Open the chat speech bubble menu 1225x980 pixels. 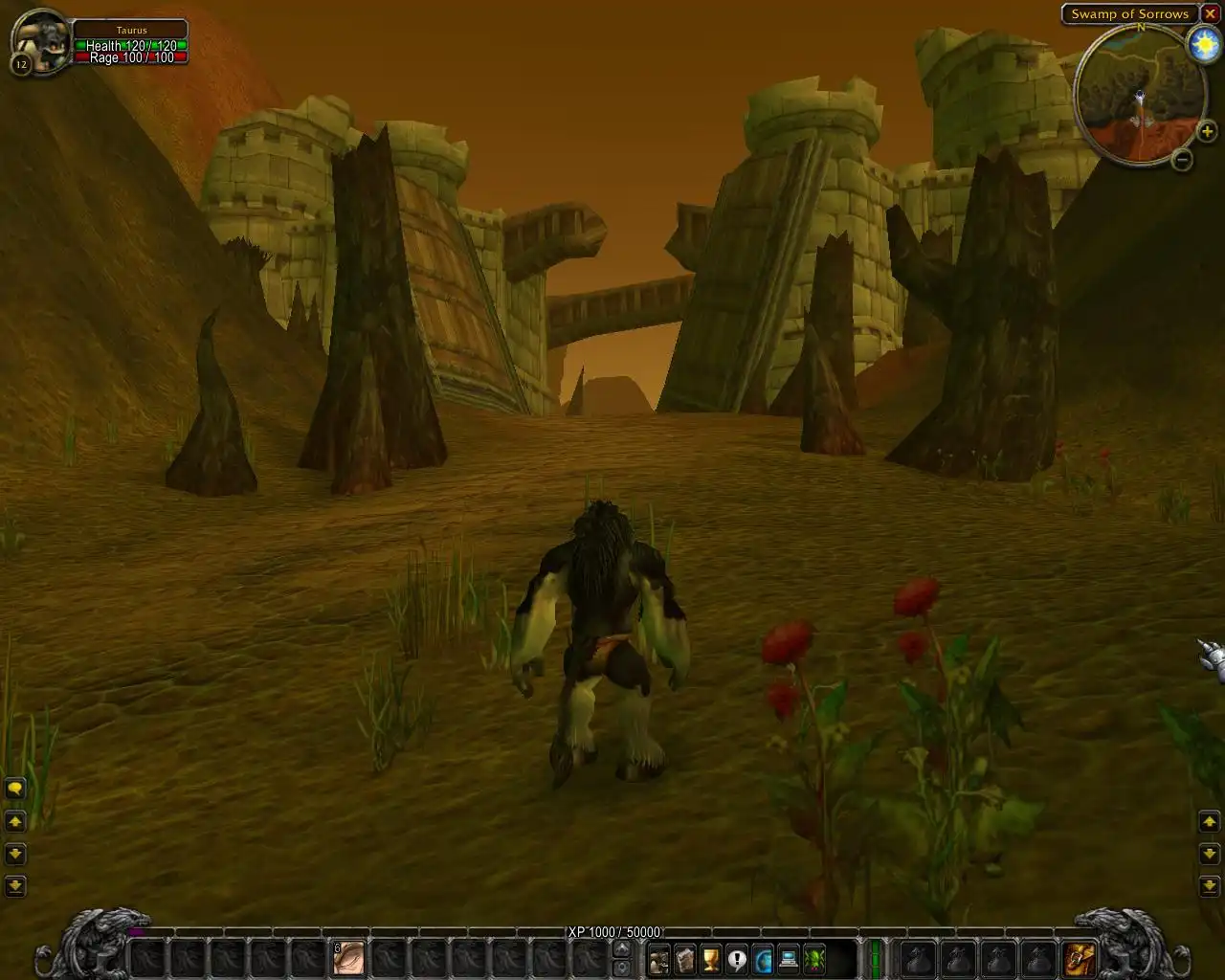[x=15, y=789]
